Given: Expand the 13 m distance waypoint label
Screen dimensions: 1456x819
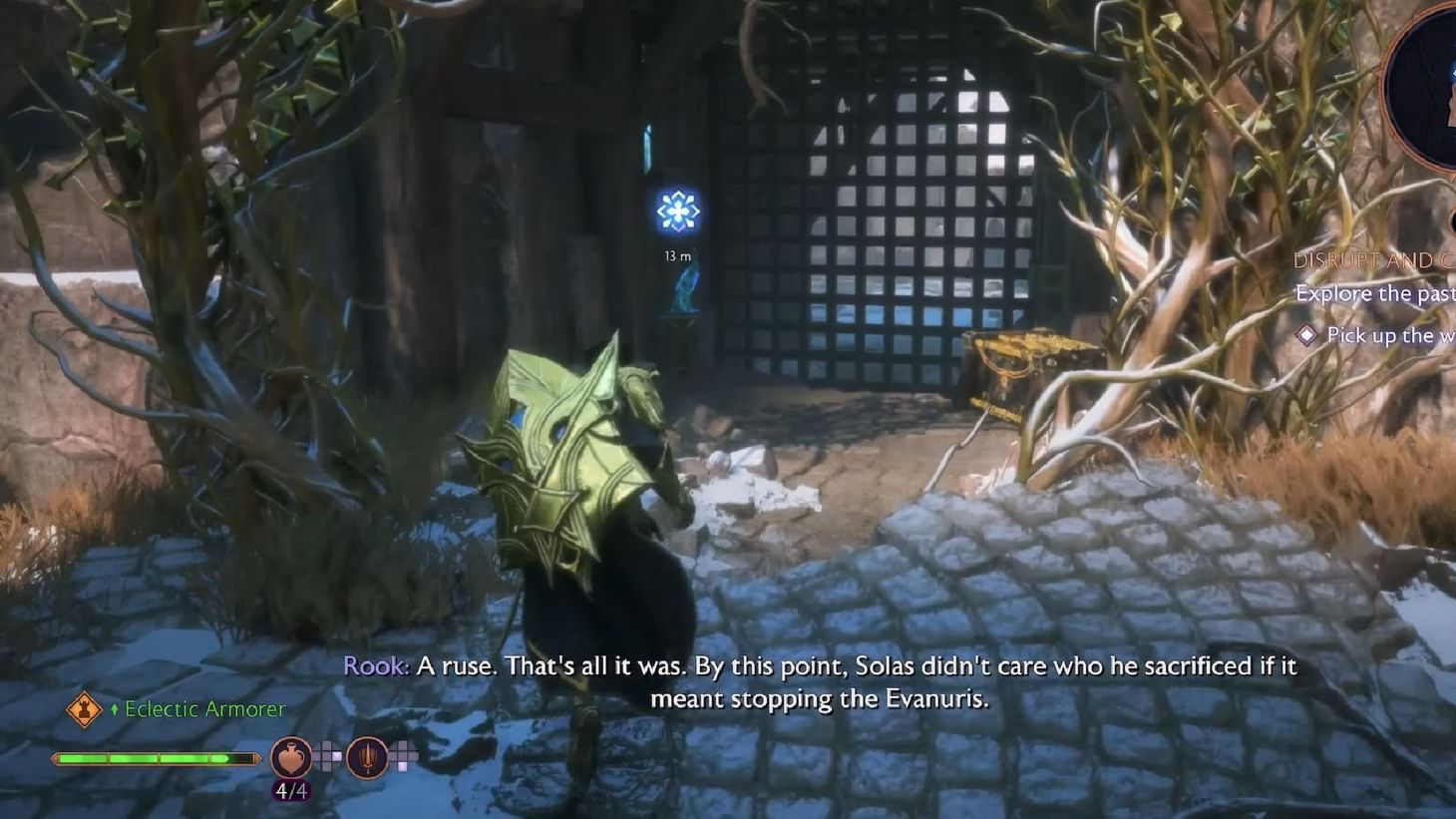Looking at the screenshot, I should 677,254.
